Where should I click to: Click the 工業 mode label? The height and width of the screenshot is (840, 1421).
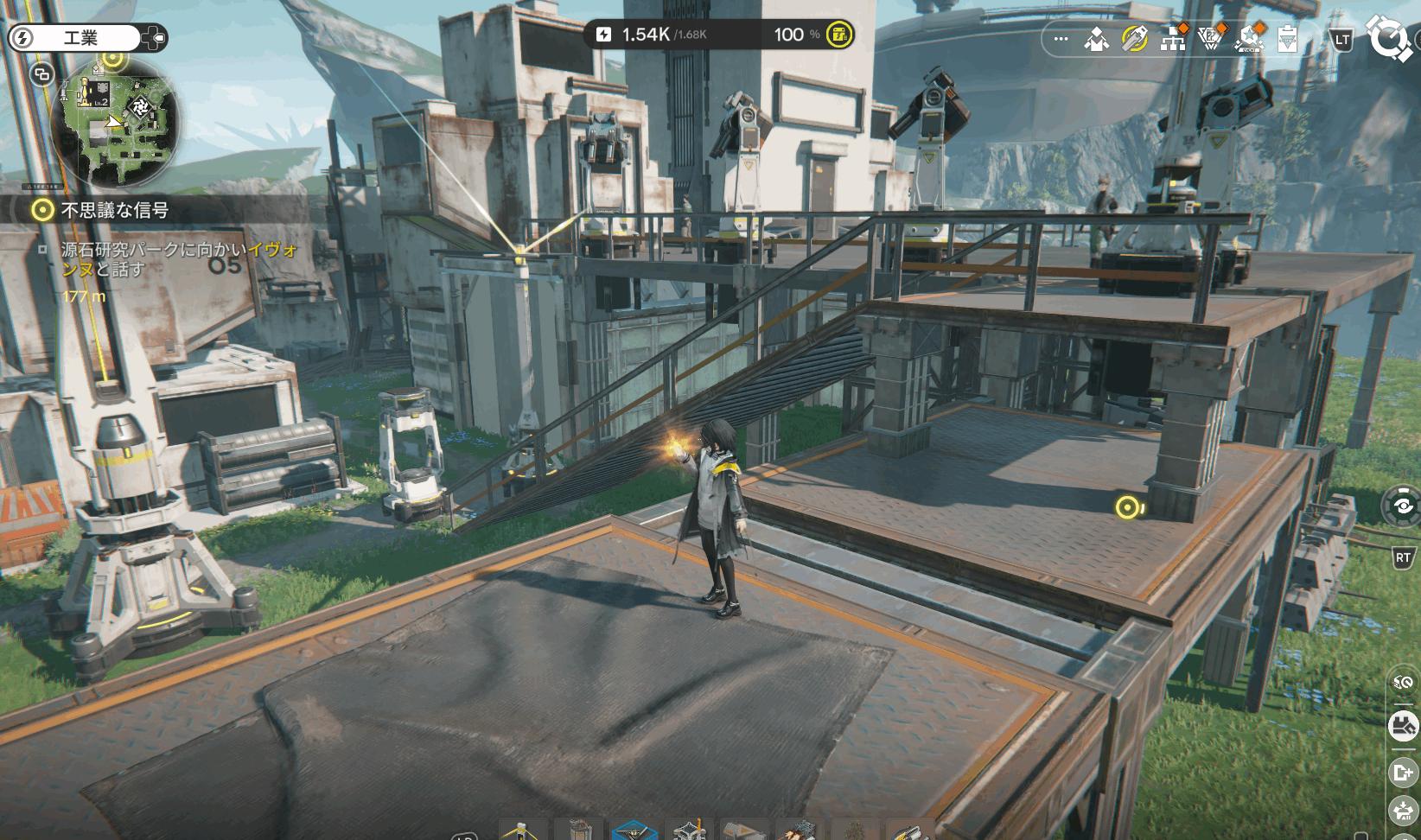click(82, 38)
